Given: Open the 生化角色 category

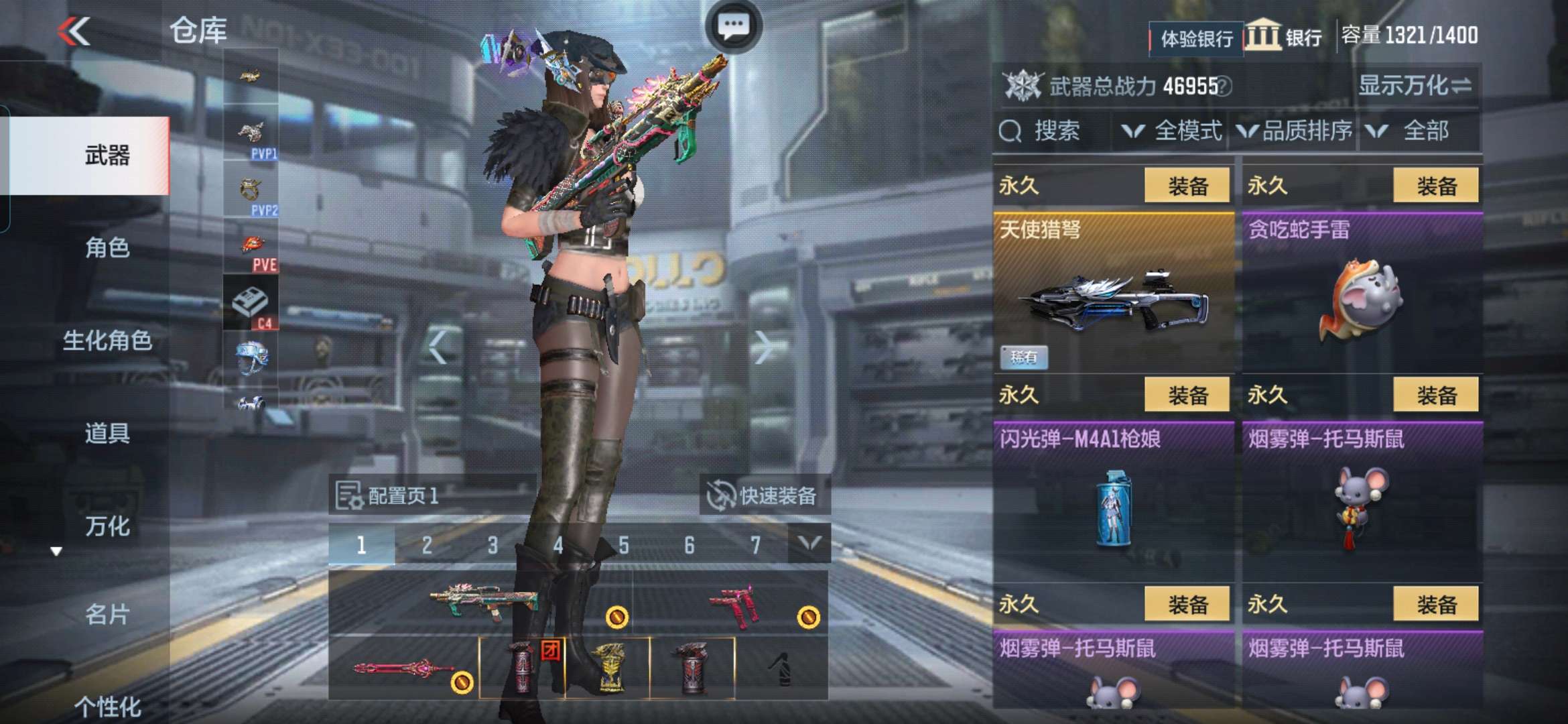Looking at the screenshot, I should [107, 341].
